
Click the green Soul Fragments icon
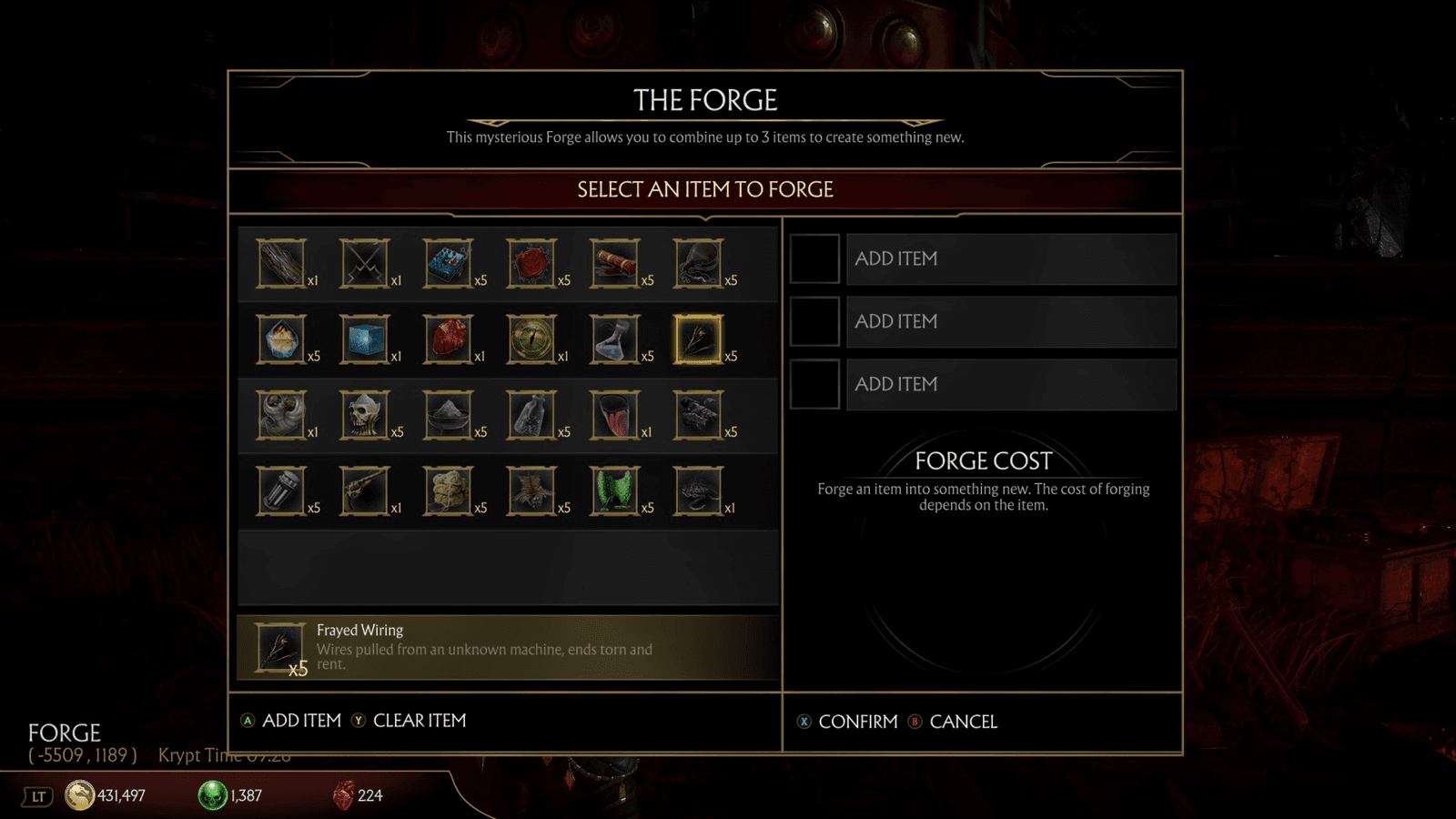pyautogui.click(x=211, y=794)
